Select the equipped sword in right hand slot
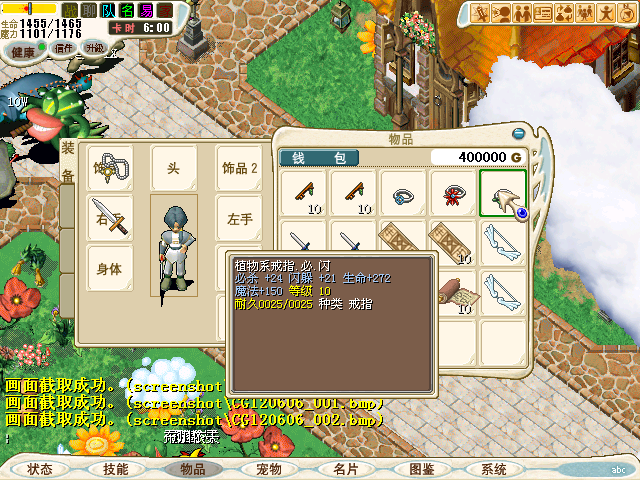 coord(111,218)
